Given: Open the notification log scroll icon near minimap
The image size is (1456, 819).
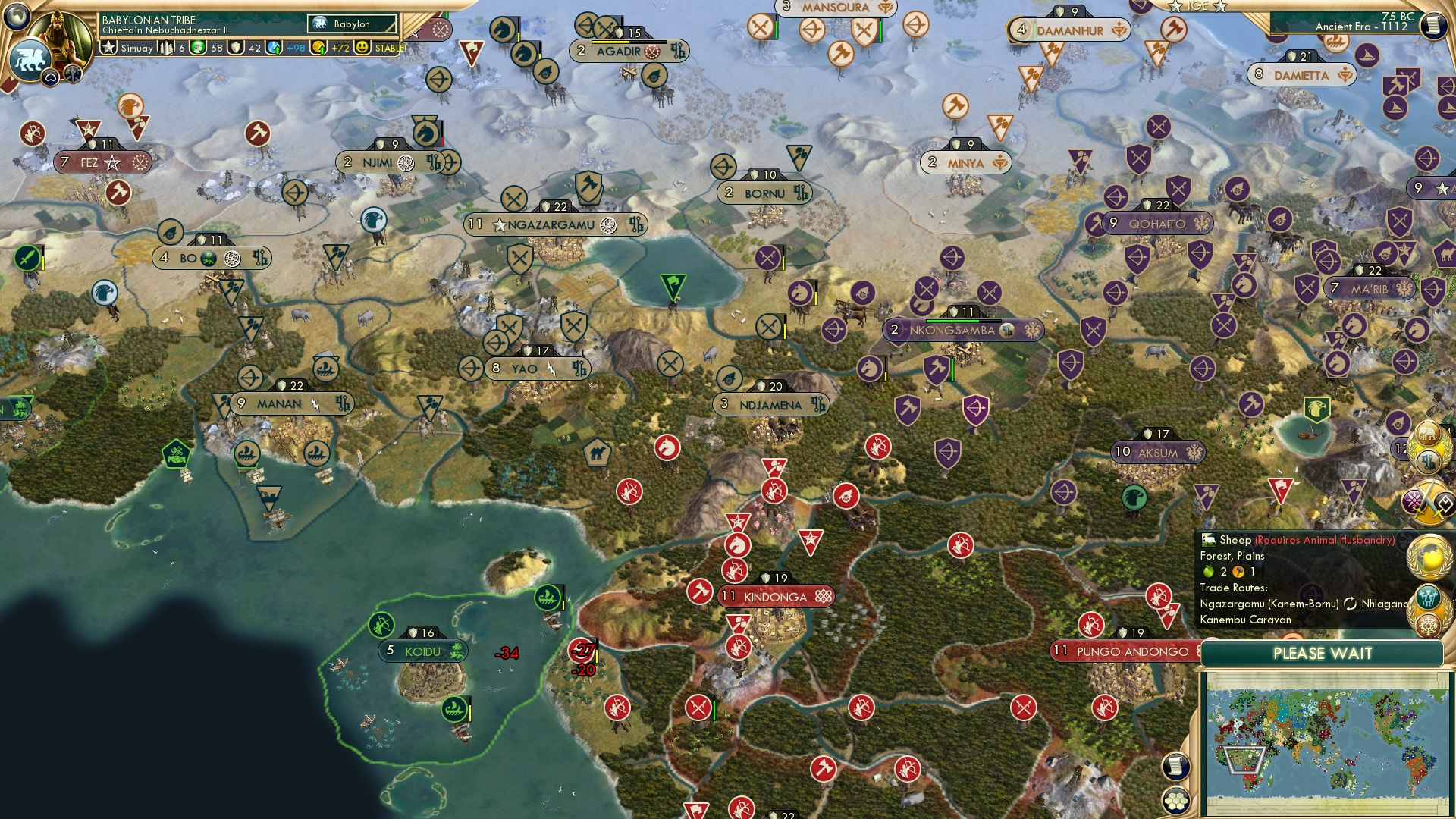Looking at the screenshot, I should [x=1175, y=765].
